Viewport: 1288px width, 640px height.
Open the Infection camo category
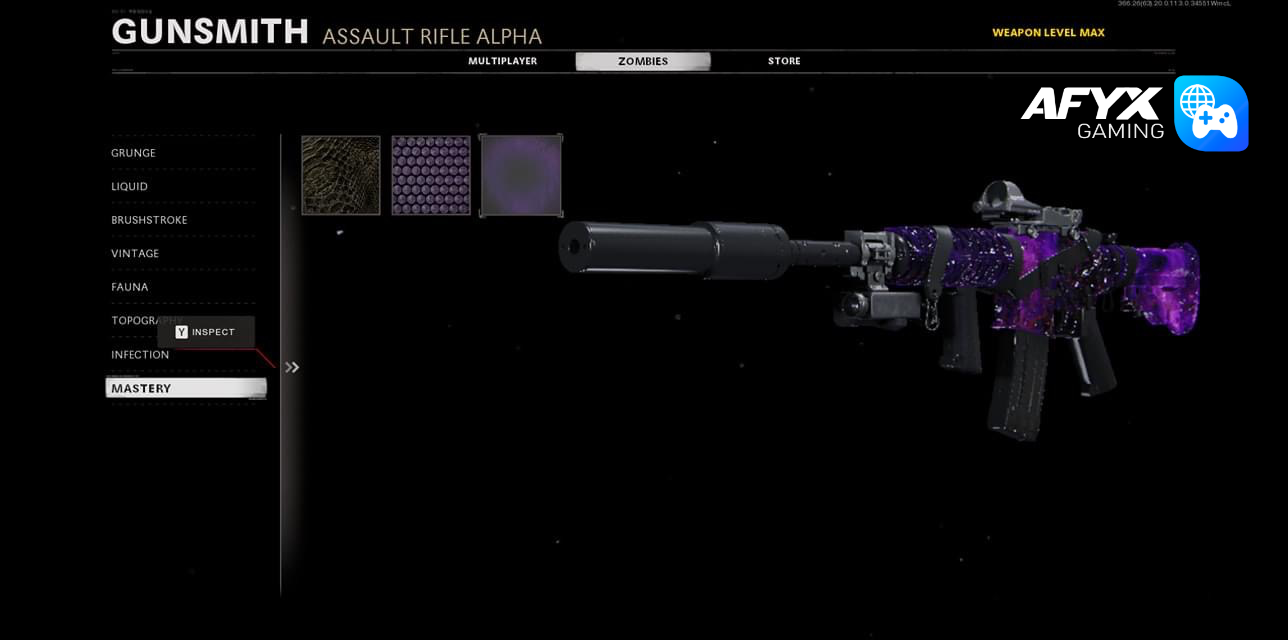coord(140,355)
